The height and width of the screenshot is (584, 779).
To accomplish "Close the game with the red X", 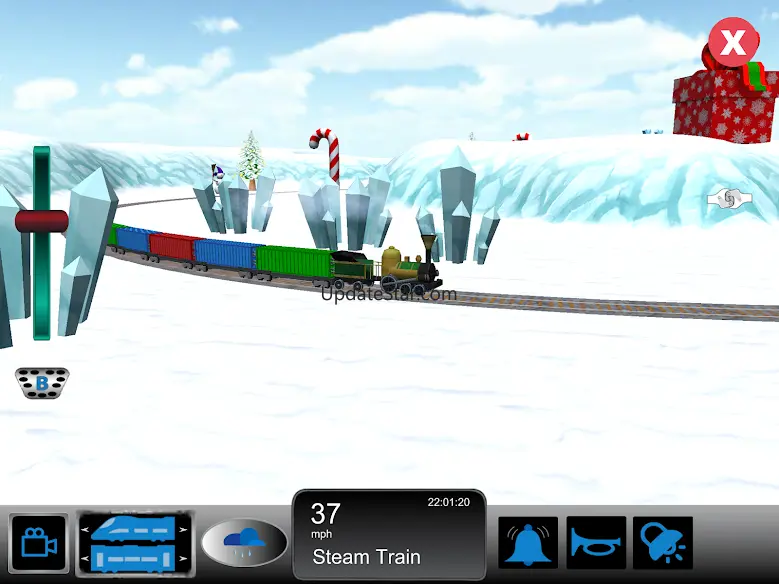I will (x=733, y=44).
